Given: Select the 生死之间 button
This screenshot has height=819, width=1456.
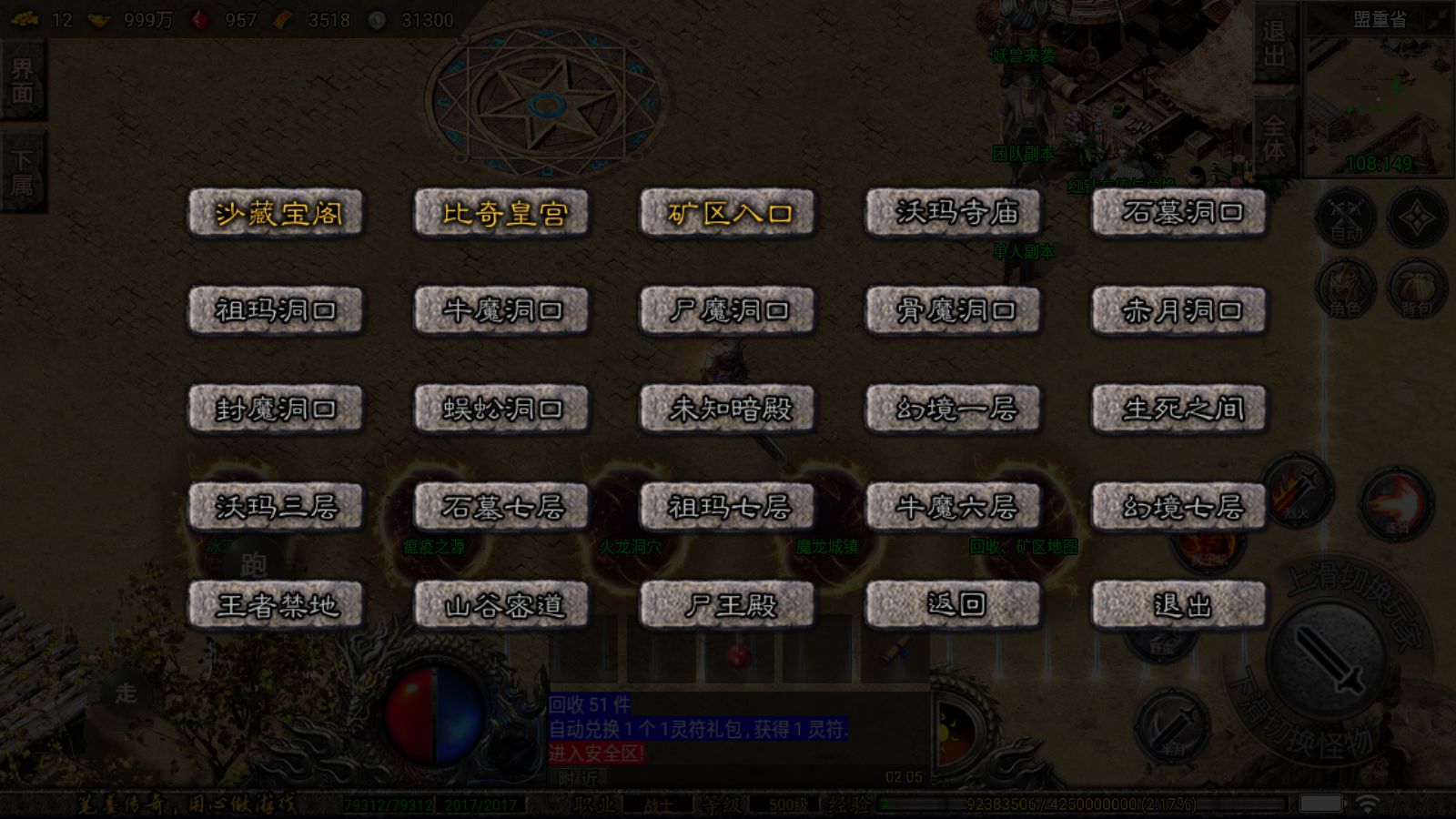Looking at the screenshot, I should click(x=1179, y=409).
